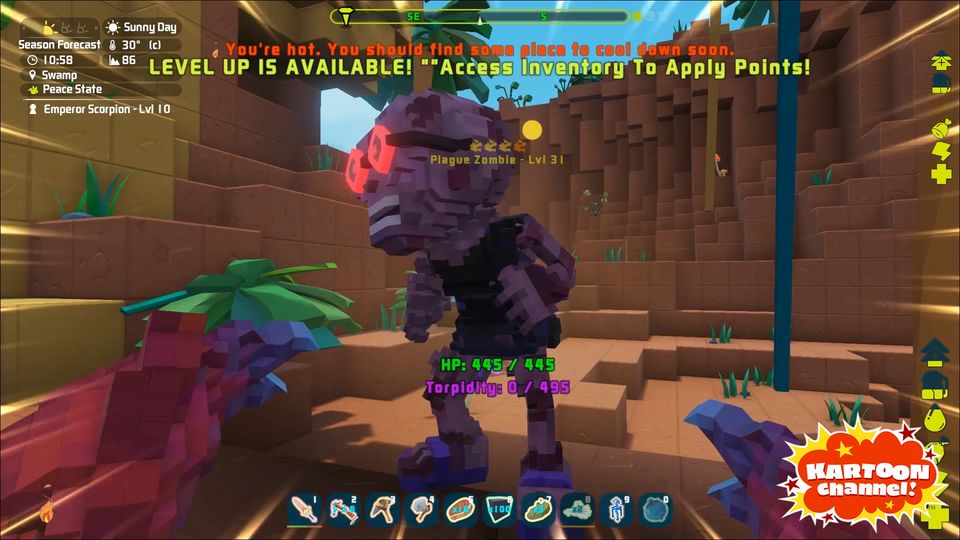This screenshot has height=540, width=960.
Task: Pick the x100 stack in hotbar slot 6
Action: [x=499, y=510]
